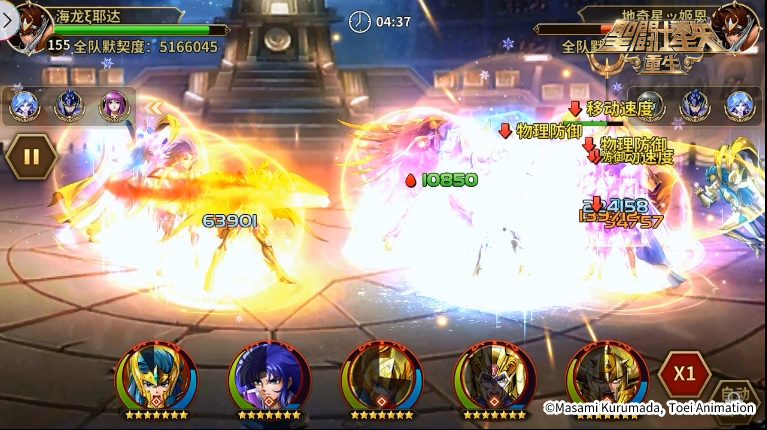The image size is (767, 430).
Task: Activate the third gold-helmet hero skill
Action: coord(381,378)
